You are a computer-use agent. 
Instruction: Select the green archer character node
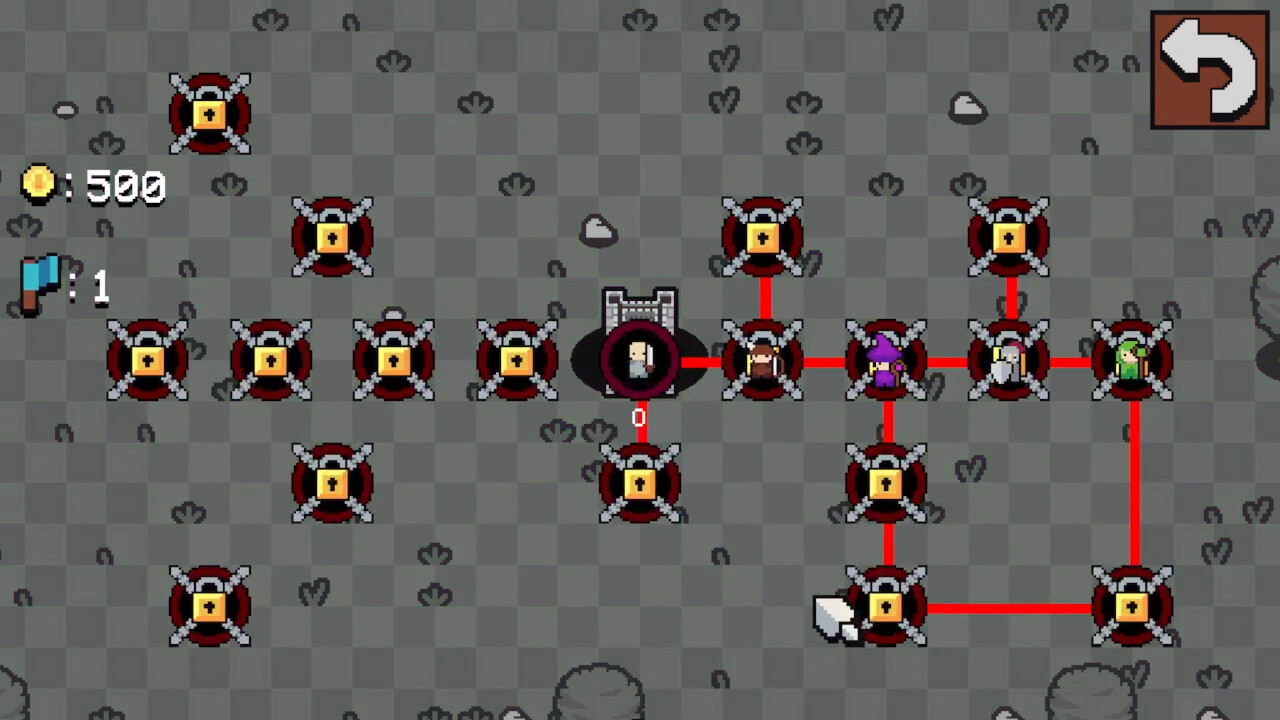(1133, 360)
